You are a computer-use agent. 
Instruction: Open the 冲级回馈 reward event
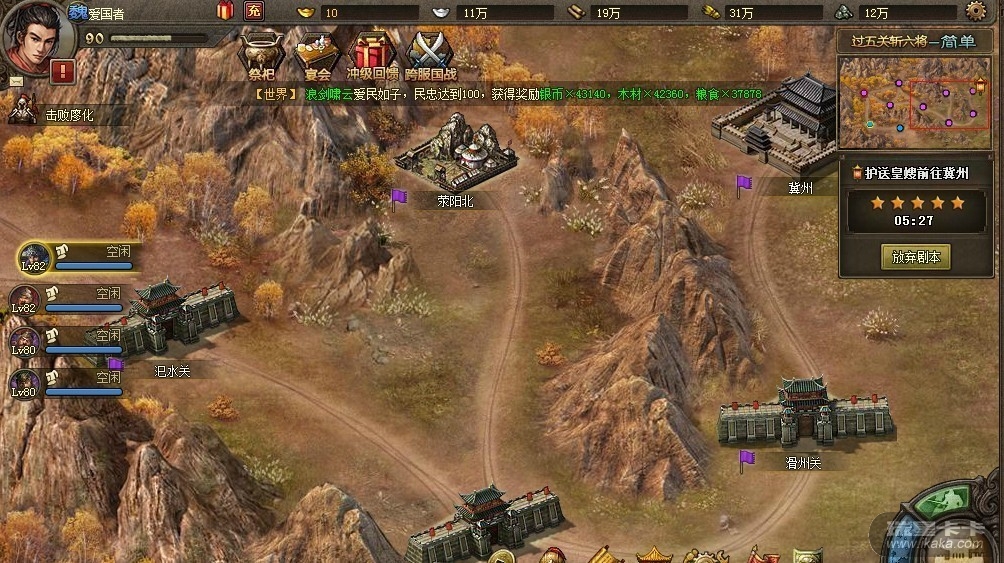click(x=372, y=54)
